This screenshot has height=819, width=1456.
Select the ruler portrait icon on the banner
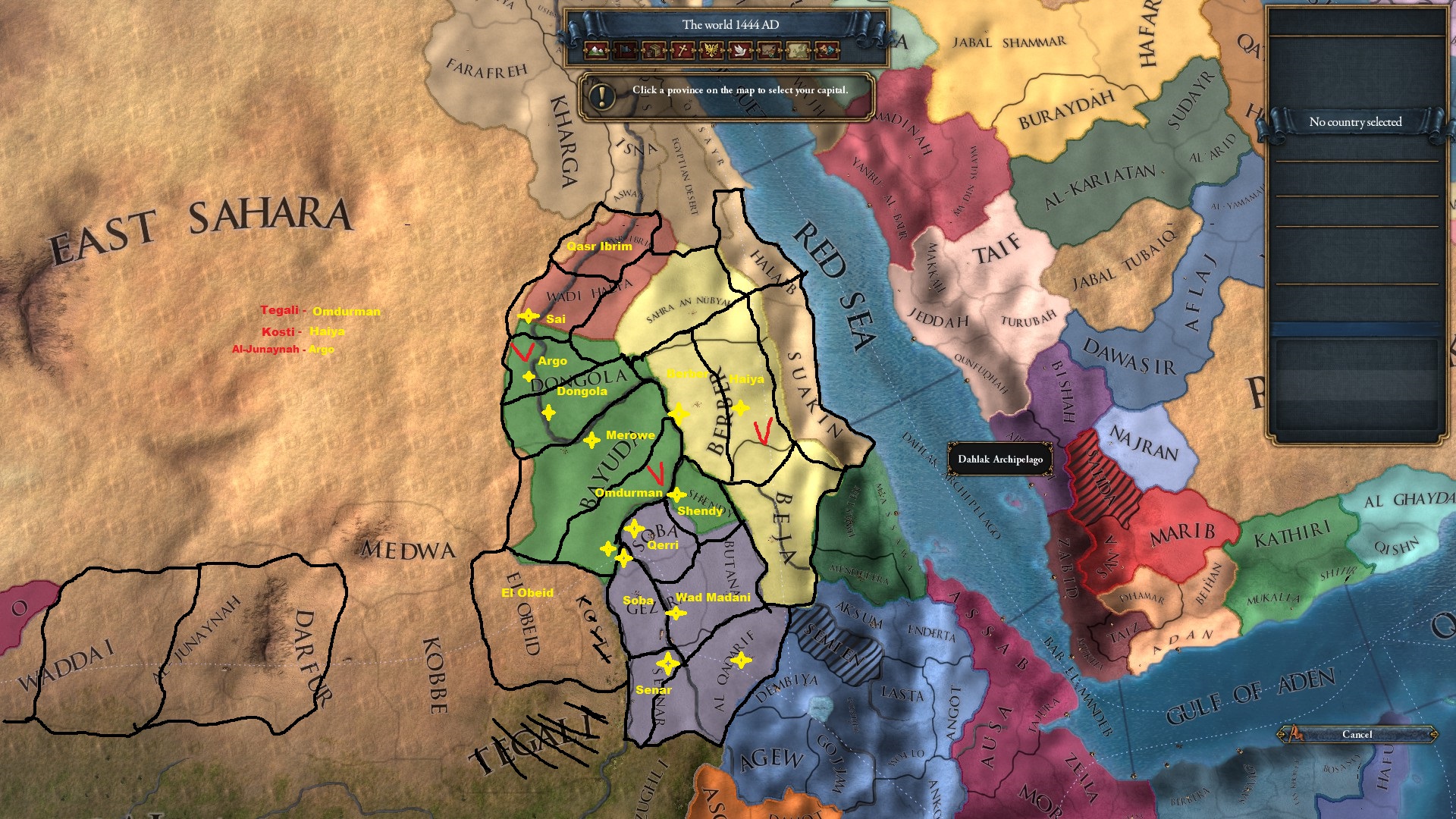(826, 51)
